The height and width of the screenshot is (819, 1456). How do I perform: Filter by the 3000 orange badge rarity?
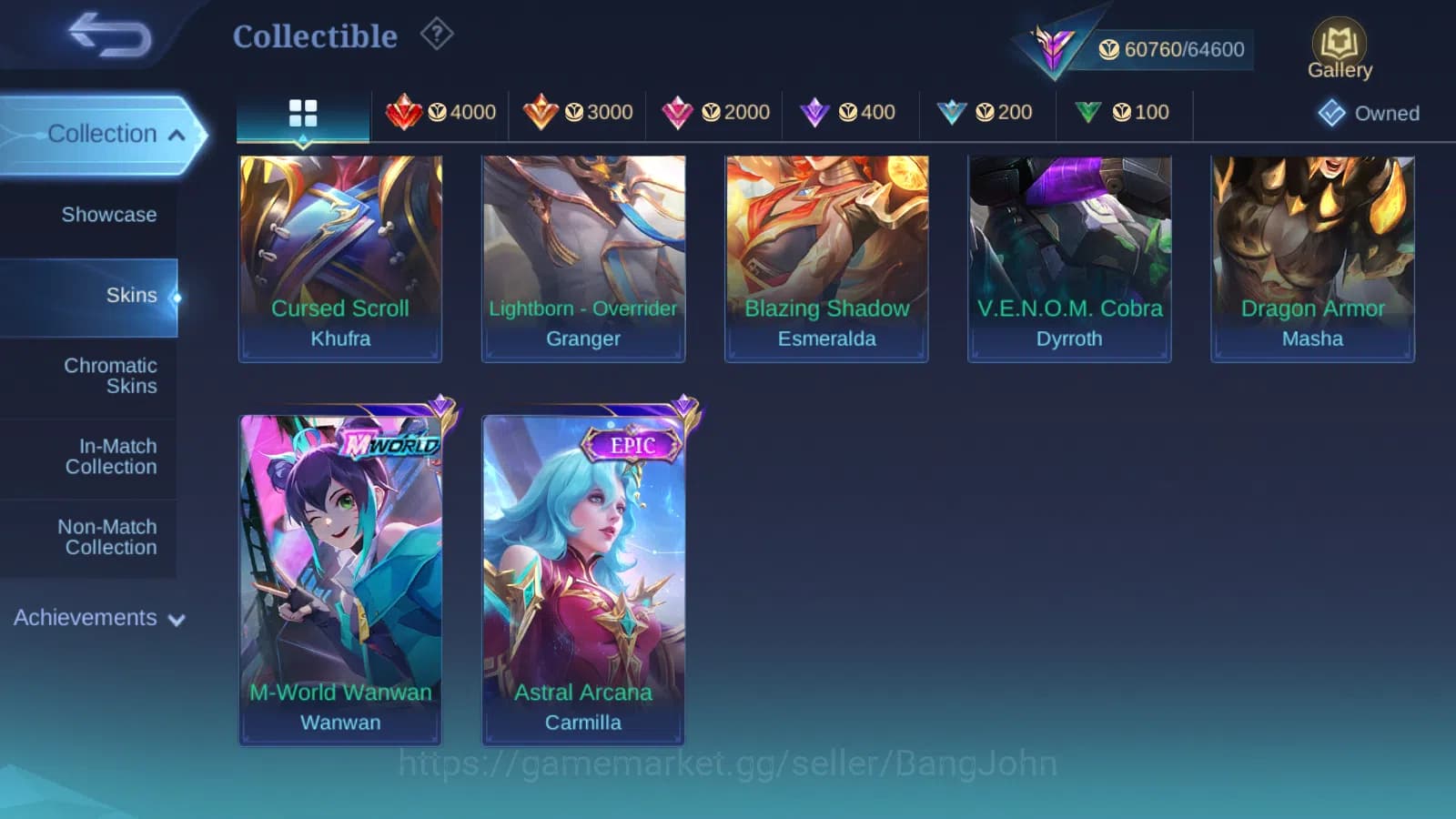pos(577,113)
